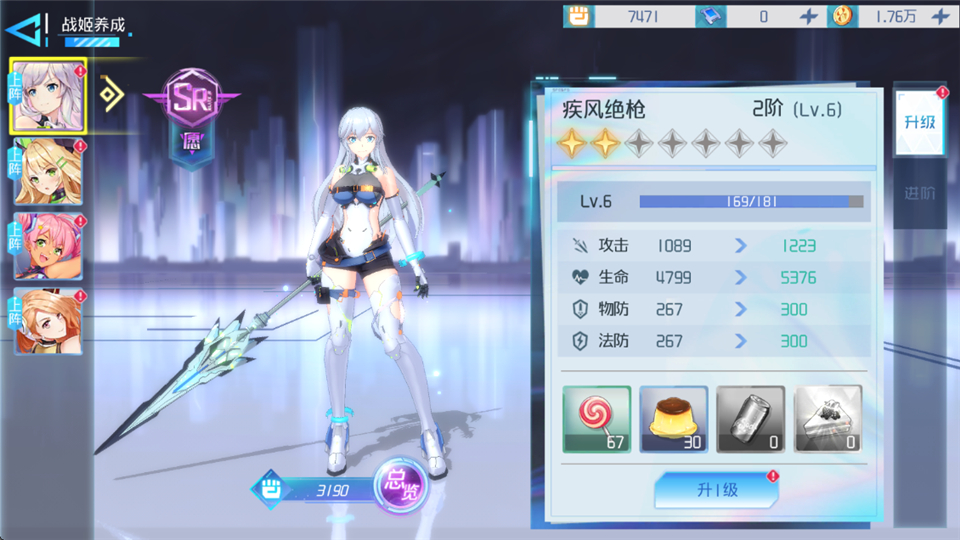Select the cake slice item slot
Image resolution: width=960 pixels, height=540 pixels.
828,419
